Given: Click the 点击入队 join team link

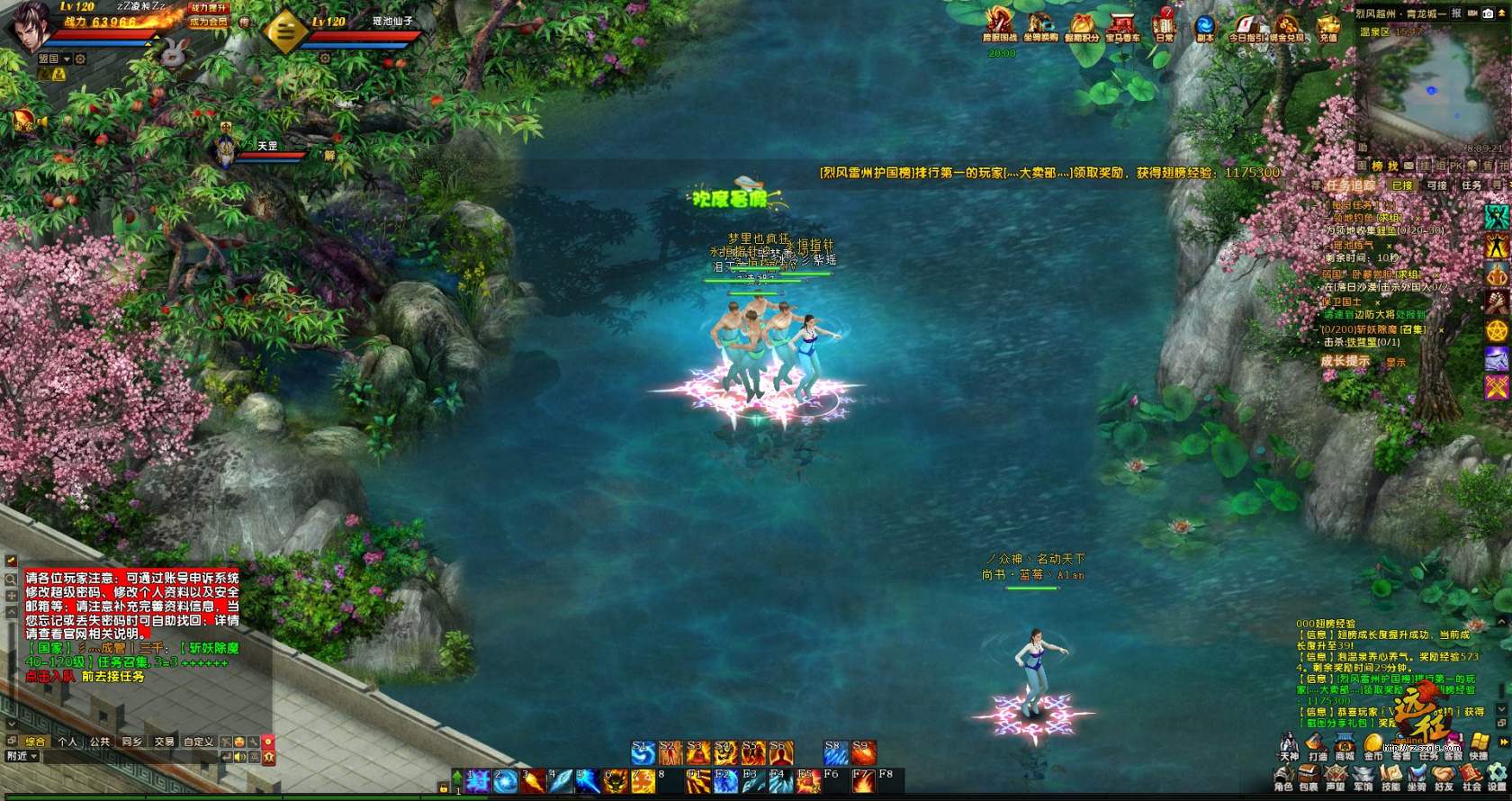Looking at the screenshot, I should pyautogui.click(x=50, y=676).
